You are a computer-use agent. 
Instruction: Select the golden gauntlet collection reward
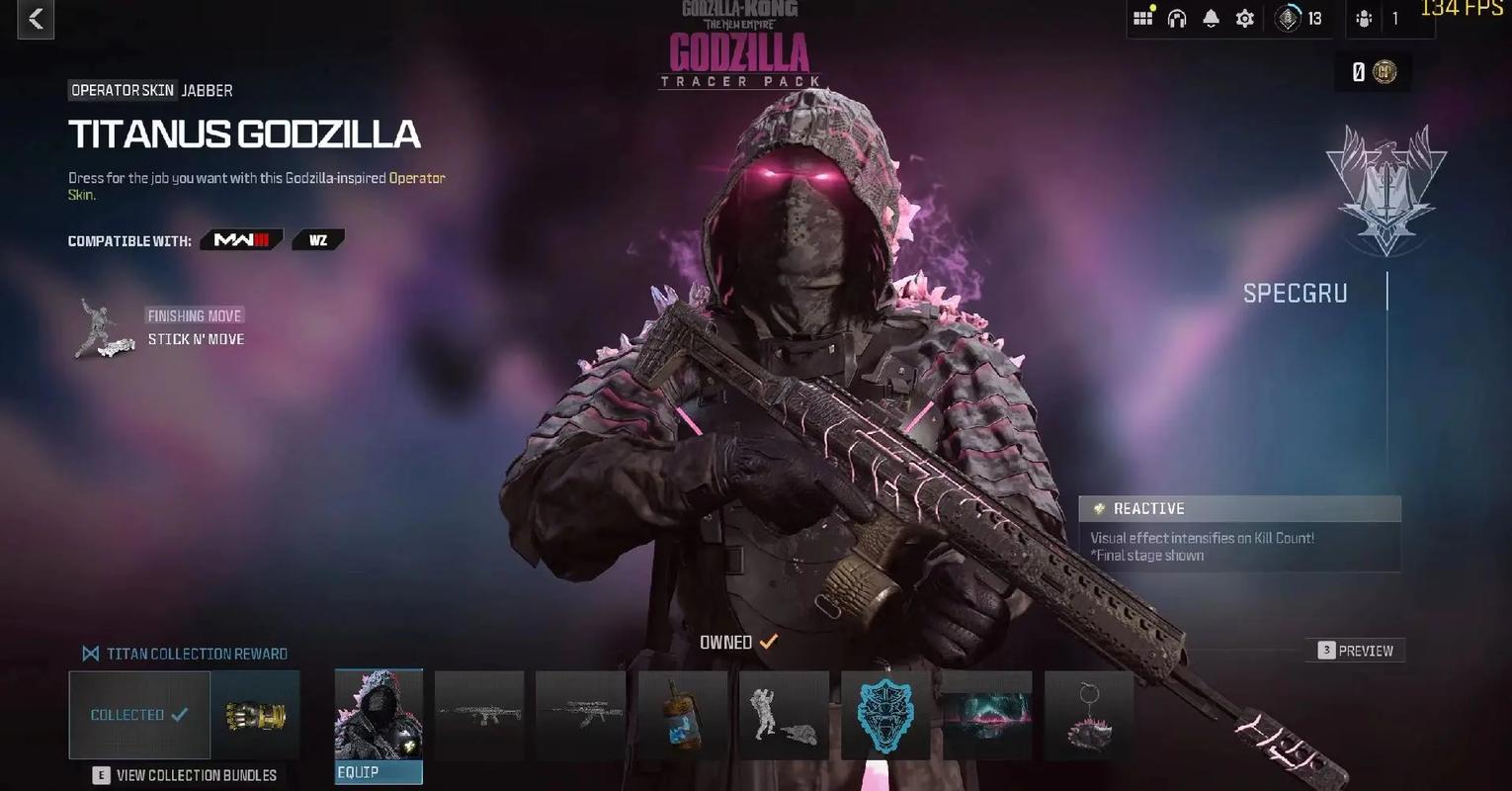(255, 715)
